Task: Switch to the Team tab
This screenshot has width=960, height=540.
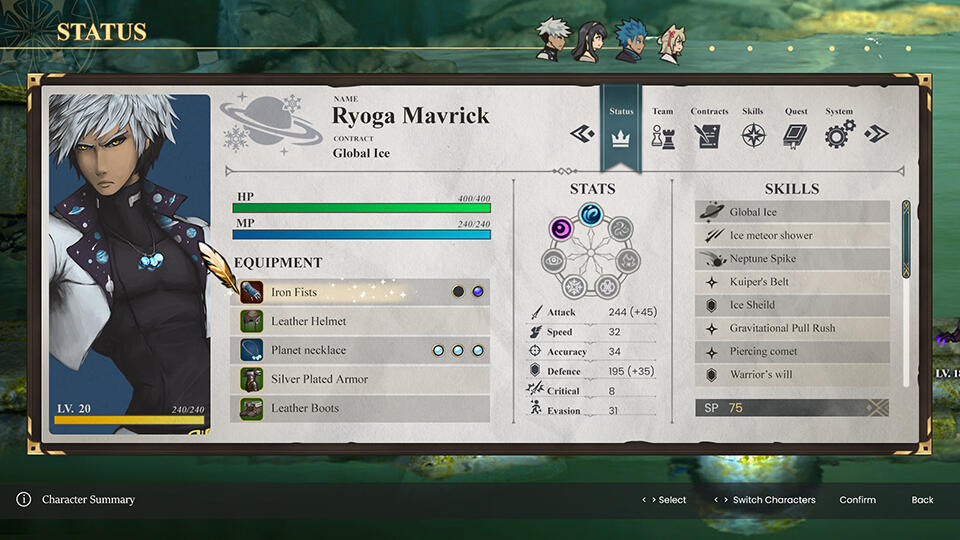Action: pyautogui.click(x=662, y=129)
